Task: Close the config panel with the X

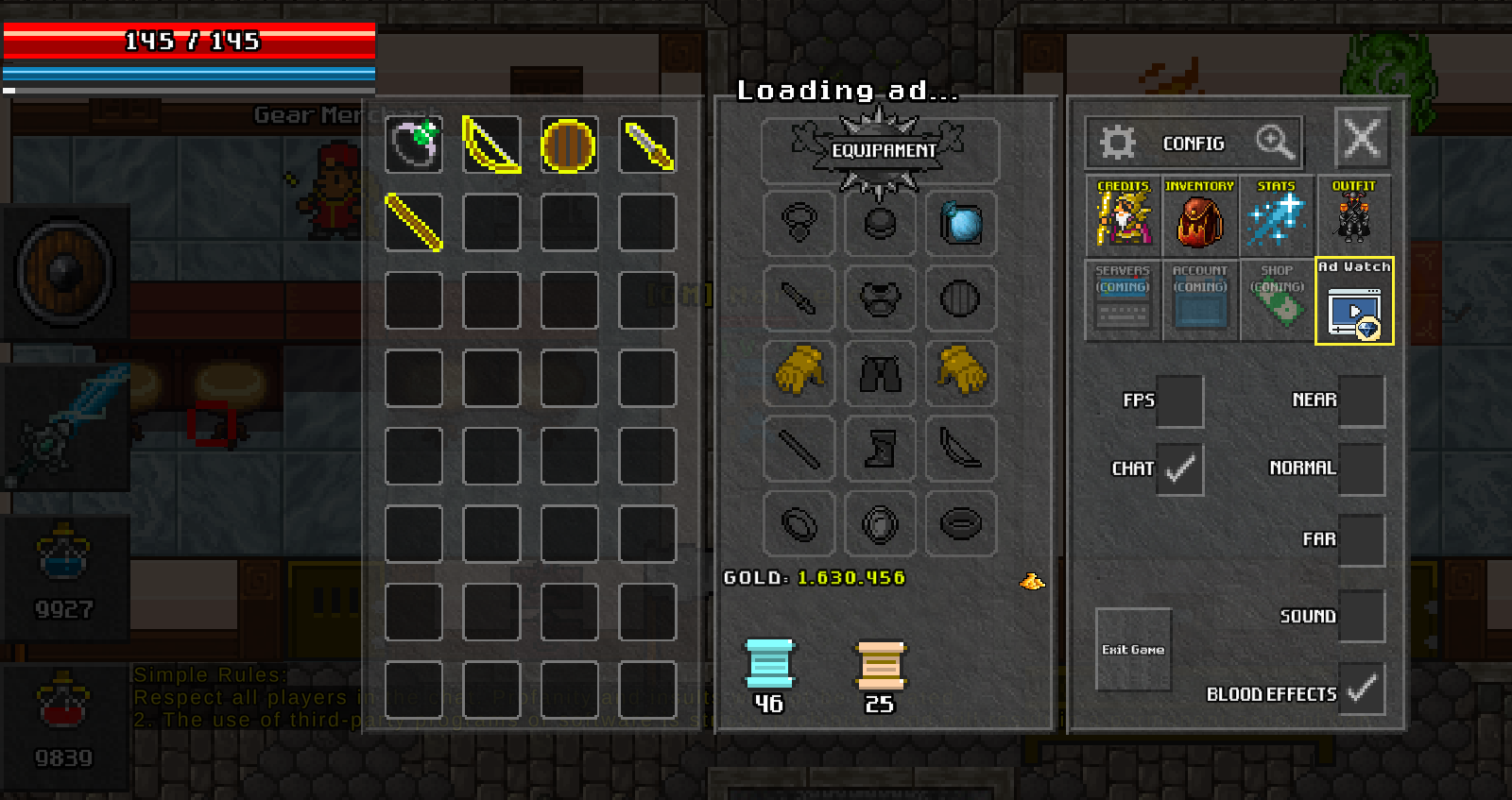Action: tap(1362, 139)
